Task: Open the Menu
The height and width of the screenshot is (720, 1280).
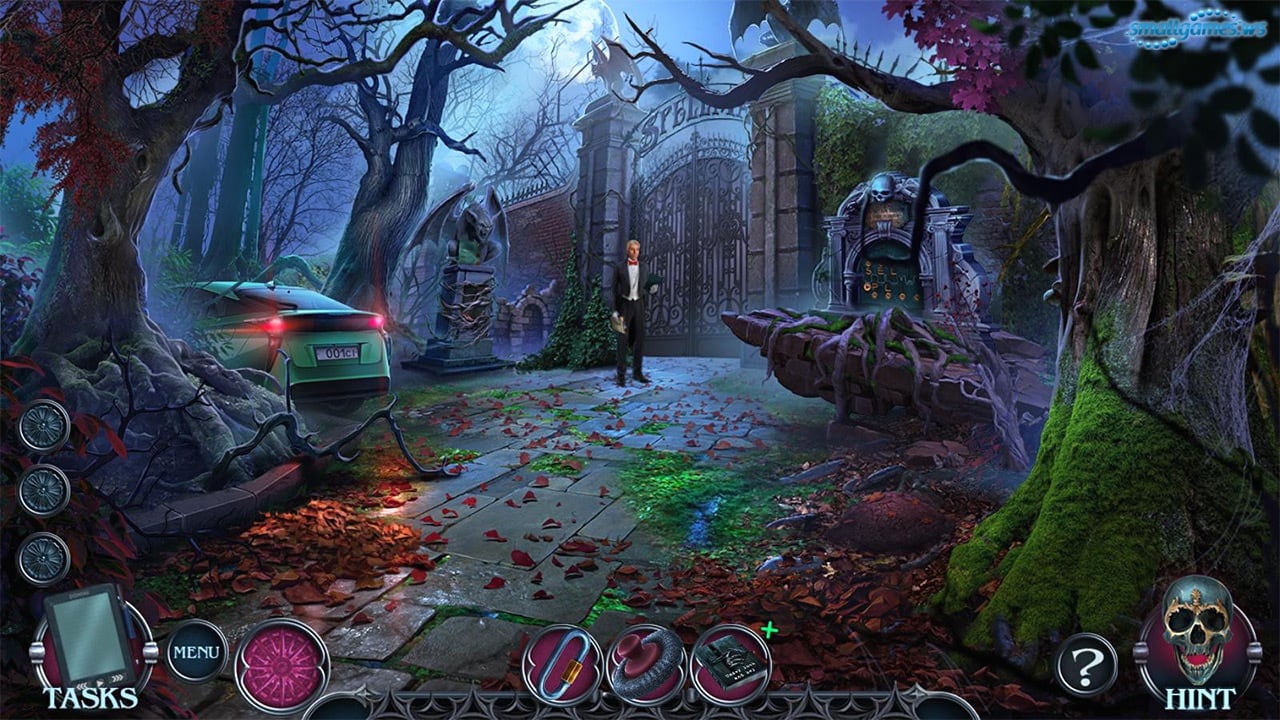Action: pyautogui.click(x=196, y=652)
